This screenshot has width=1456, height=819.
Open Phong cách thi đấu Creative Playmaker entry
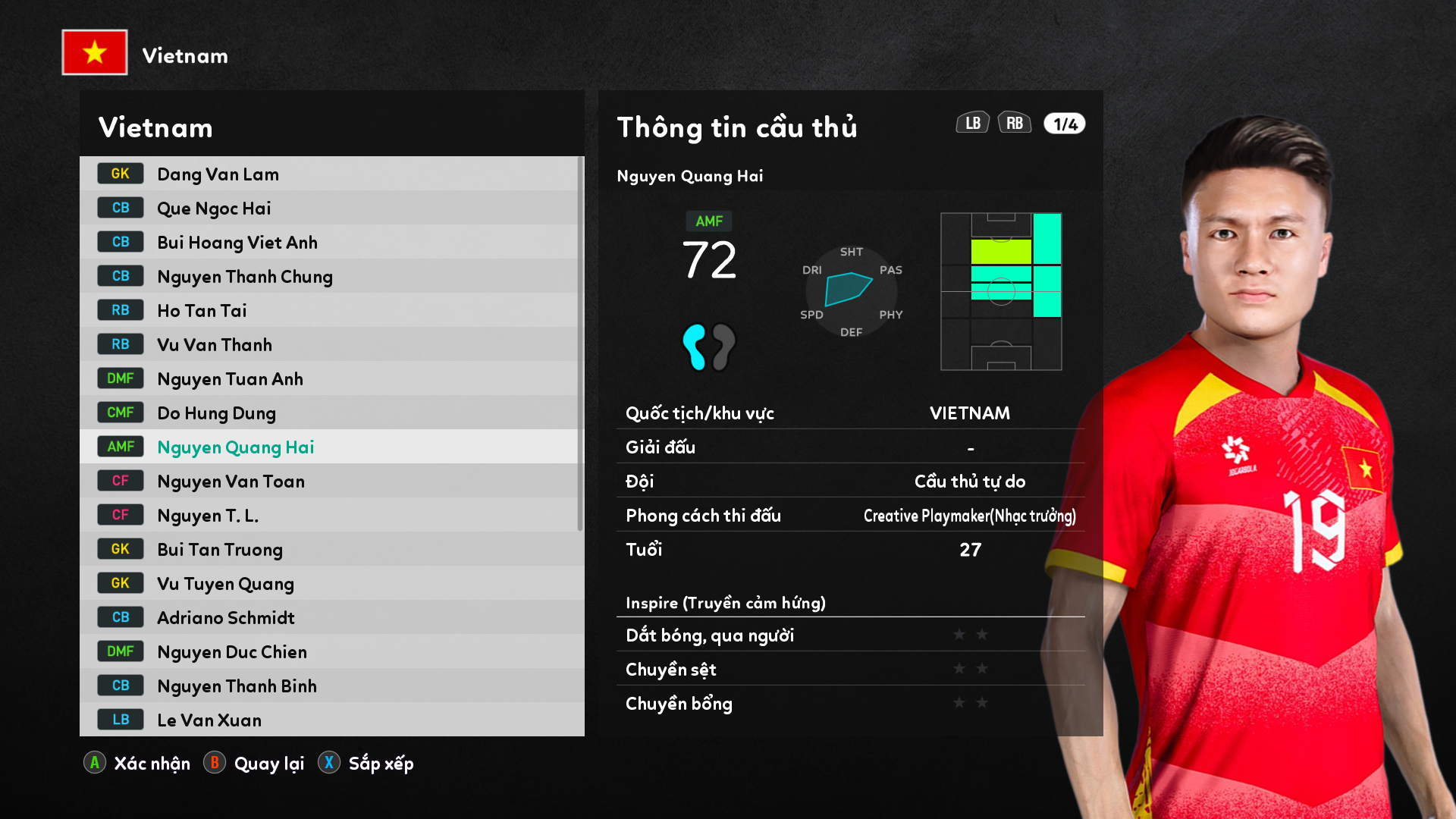click(849, 515)
